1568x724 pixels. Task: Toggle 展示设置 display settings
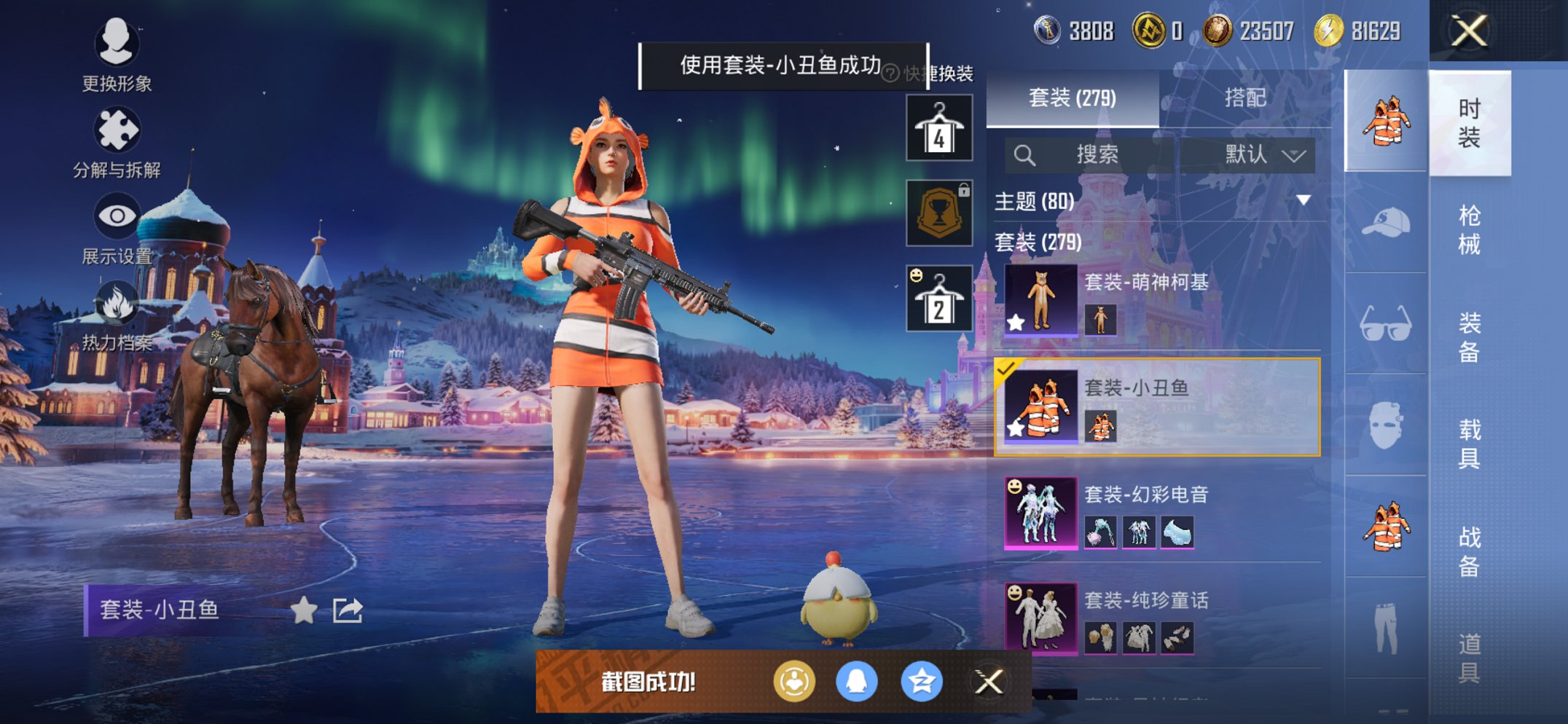point(117,217)
